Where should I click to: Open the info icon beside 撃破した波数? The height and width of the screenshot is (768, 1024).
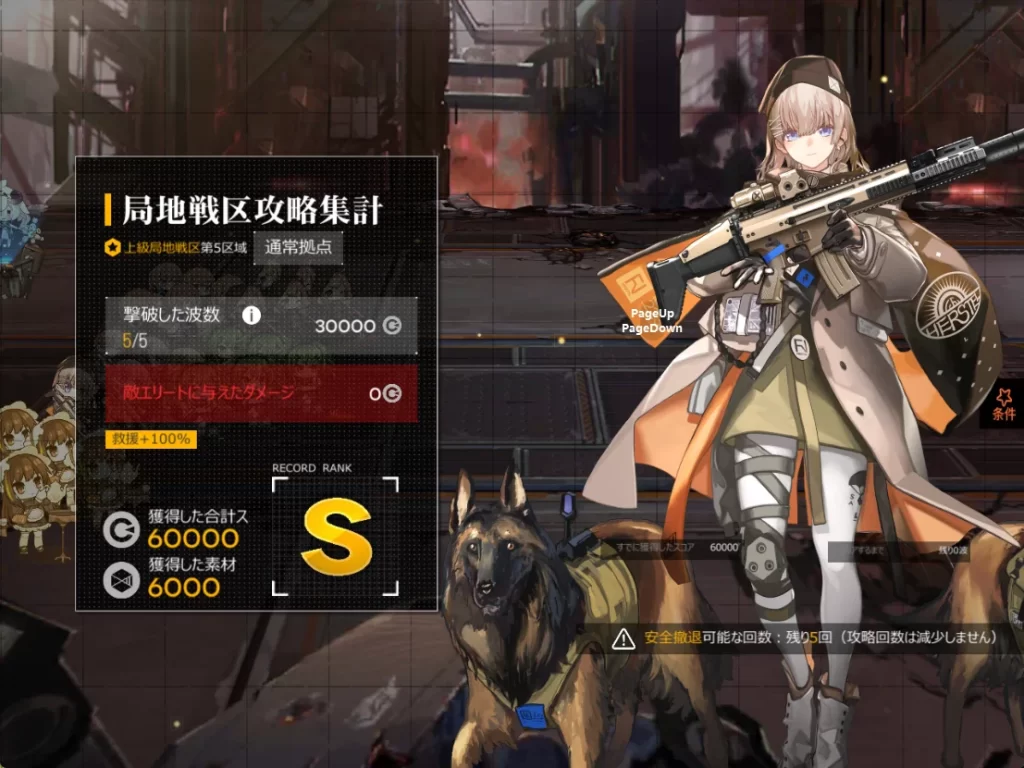click(x=252, y=315)
